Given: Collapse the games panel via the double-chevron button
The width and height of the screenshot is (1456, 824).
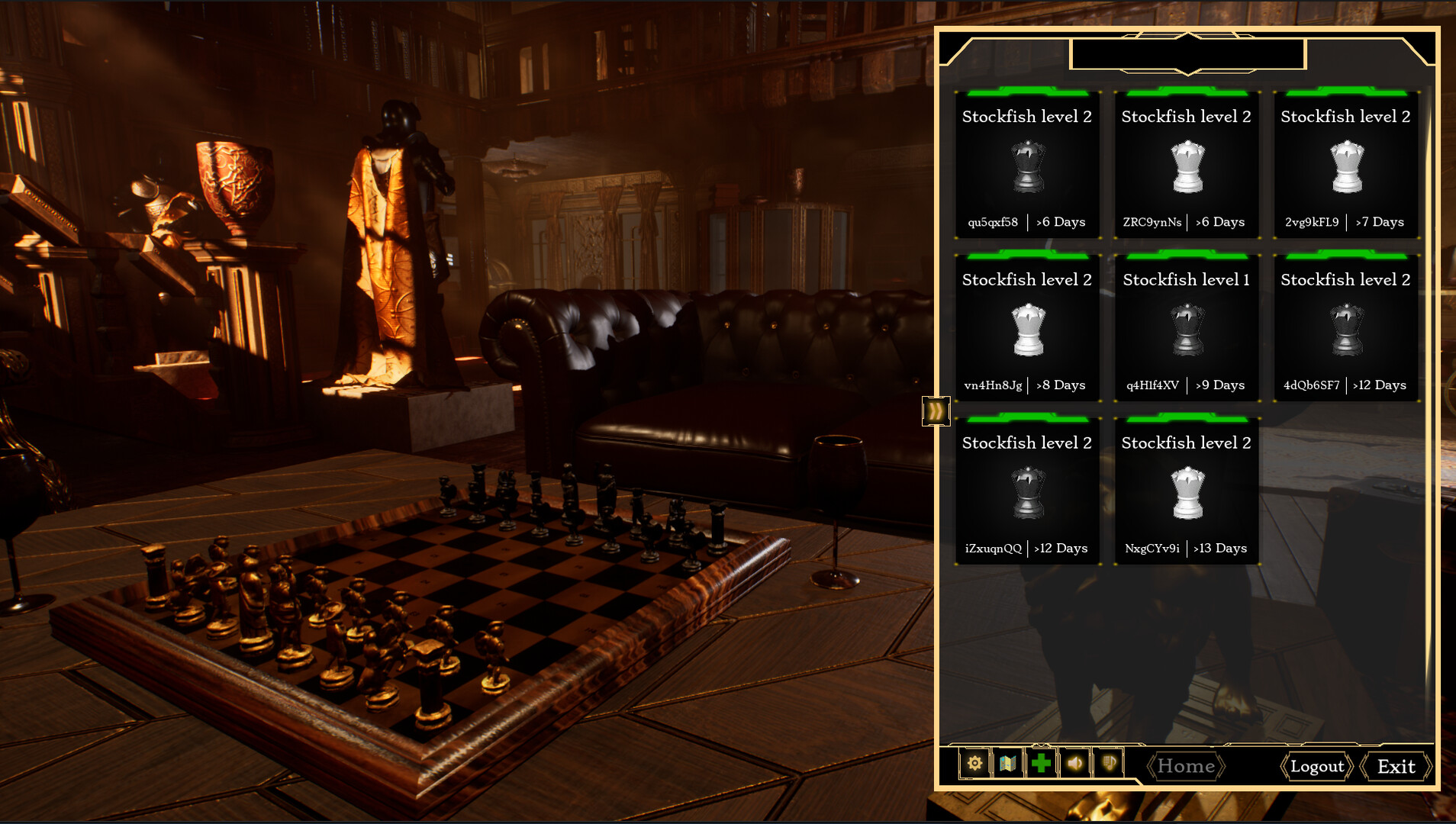Looking at the screenshot, I should 936,410.
